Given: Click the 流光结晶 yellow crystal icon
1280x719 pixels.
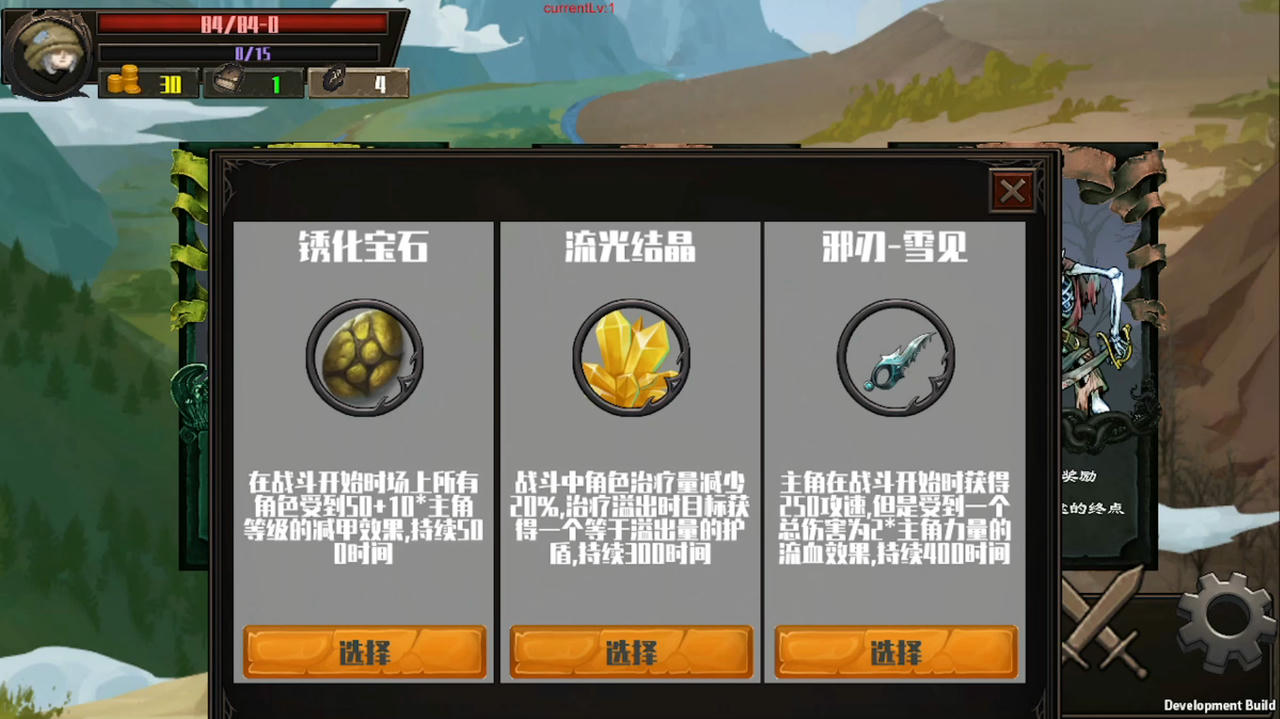Looking at the screenshot, I should [631, 357].
